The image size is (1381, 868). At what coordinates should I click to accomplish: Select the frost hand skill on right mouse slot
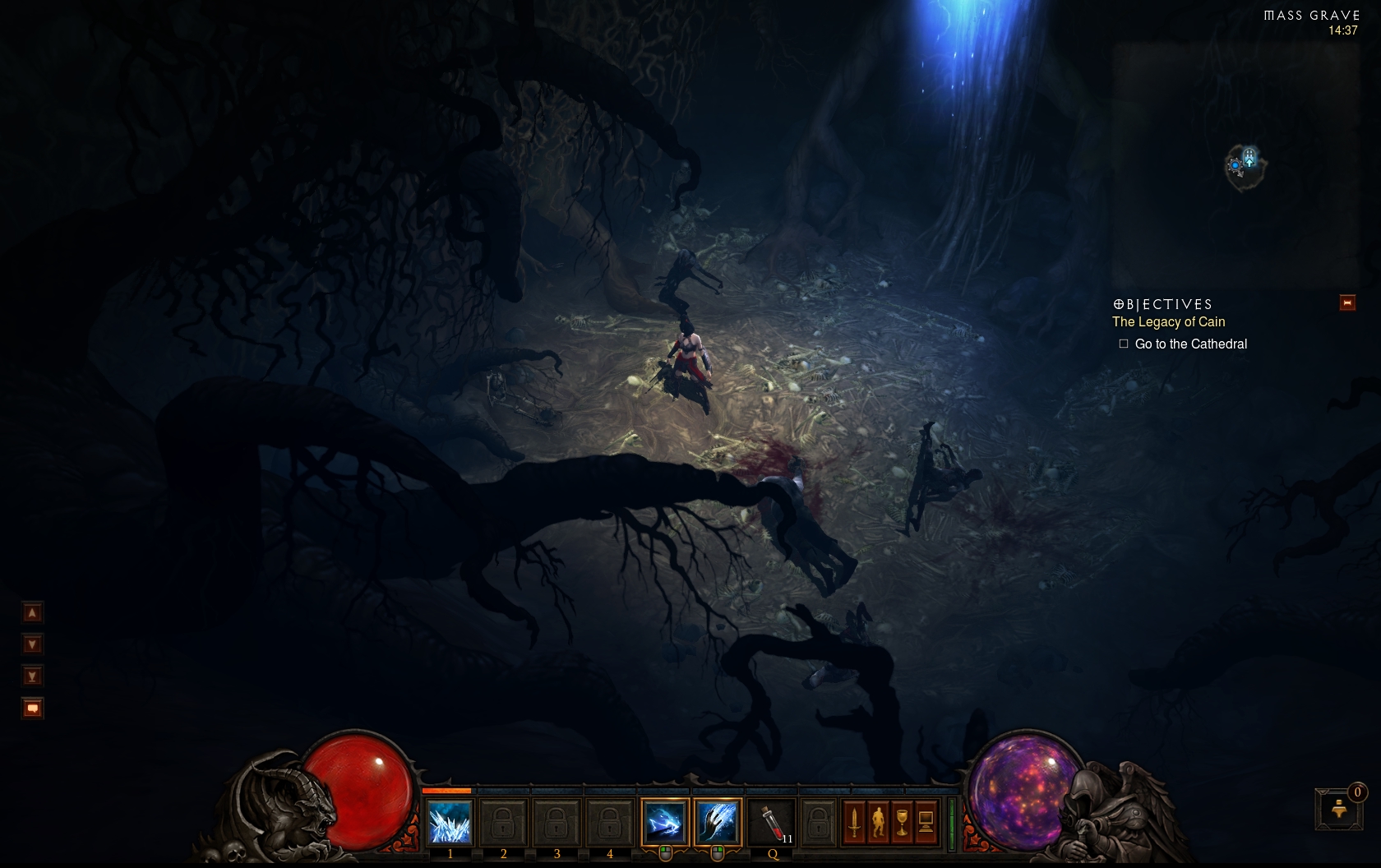pyautogui.click(x=717, y=822)
